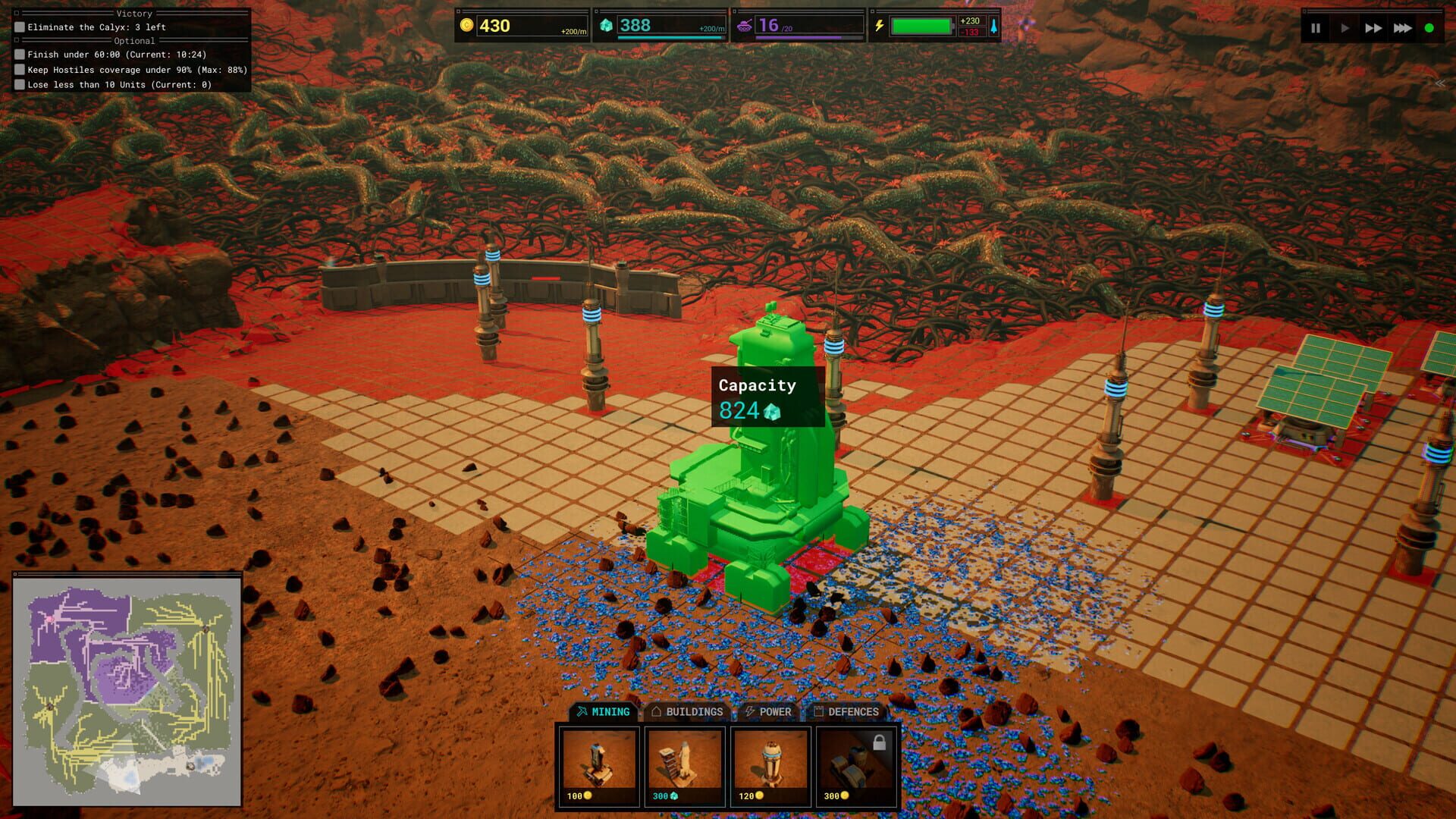Collapse the game speed control panel

coord(1306,11)
